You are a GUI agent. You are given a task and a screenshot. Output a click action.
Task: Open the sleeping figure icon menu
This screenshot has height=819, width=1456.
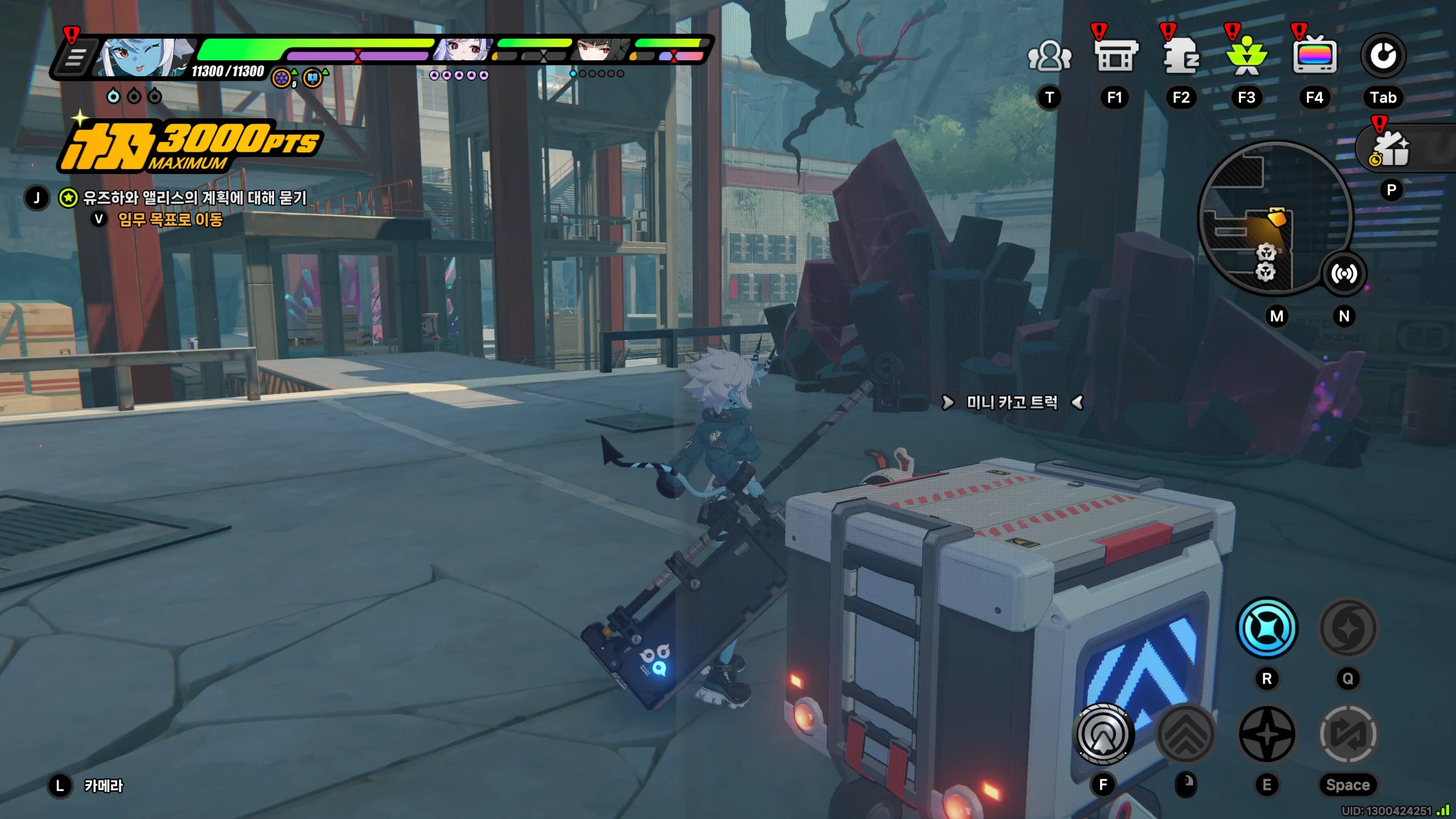1181,56
